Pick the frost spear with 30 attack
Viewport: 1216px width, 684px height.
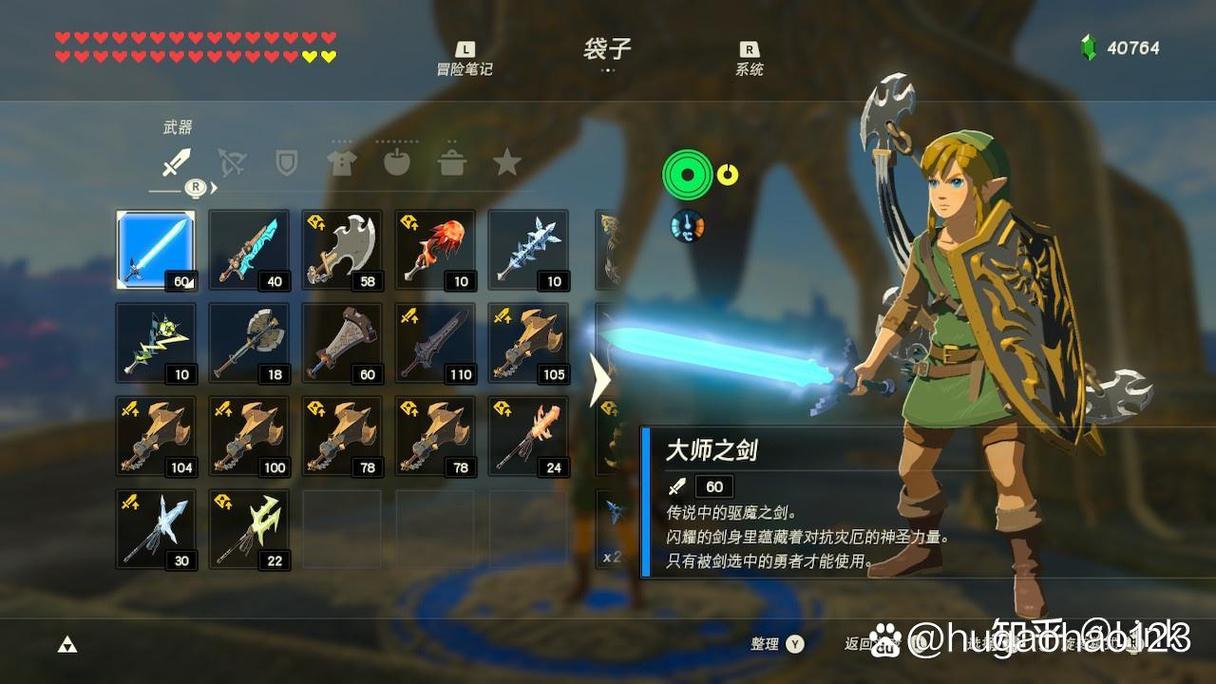pyautogui.click(x=156, y=529)
